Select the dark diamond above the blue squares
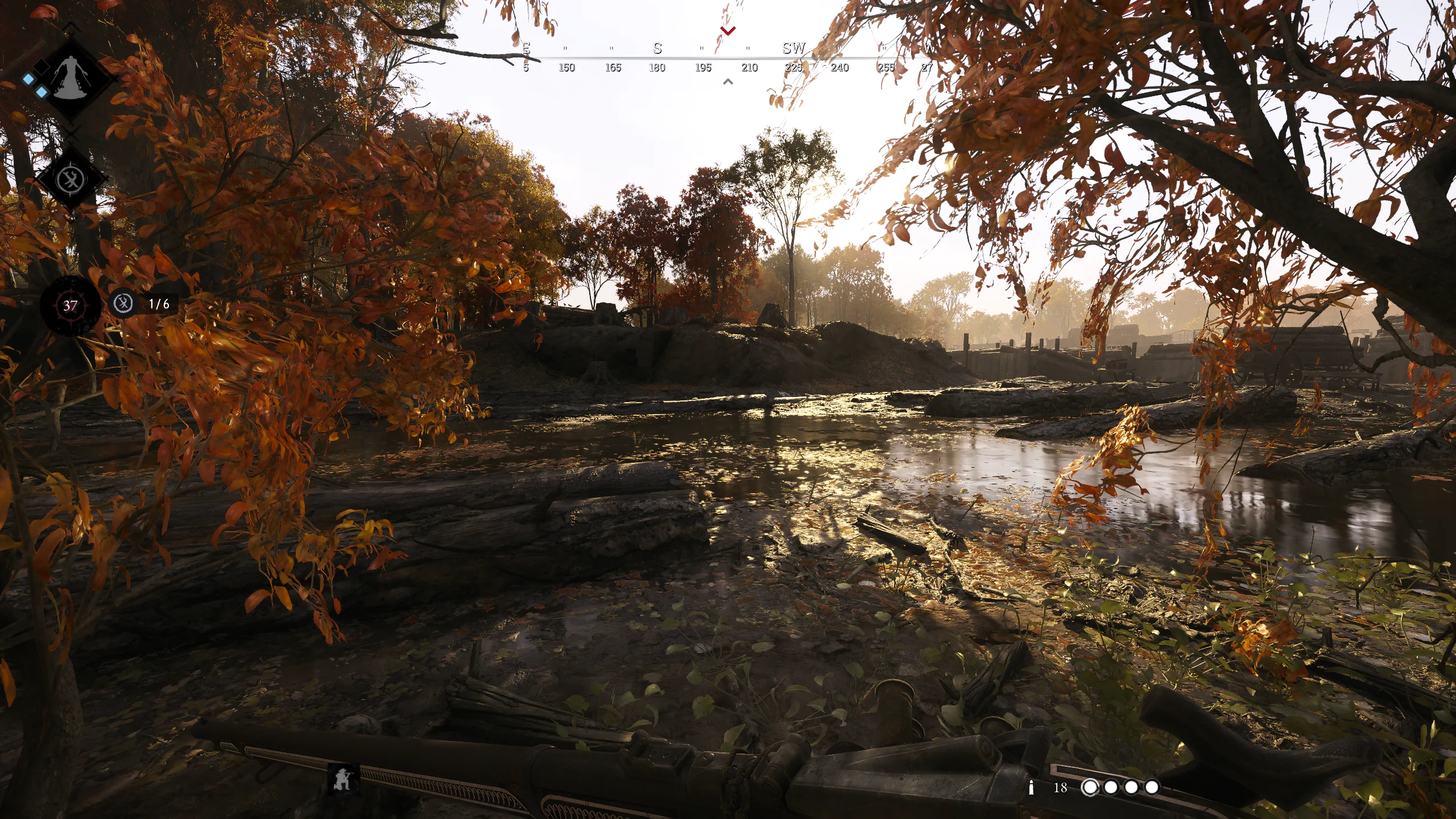 (x=41, y=67)
